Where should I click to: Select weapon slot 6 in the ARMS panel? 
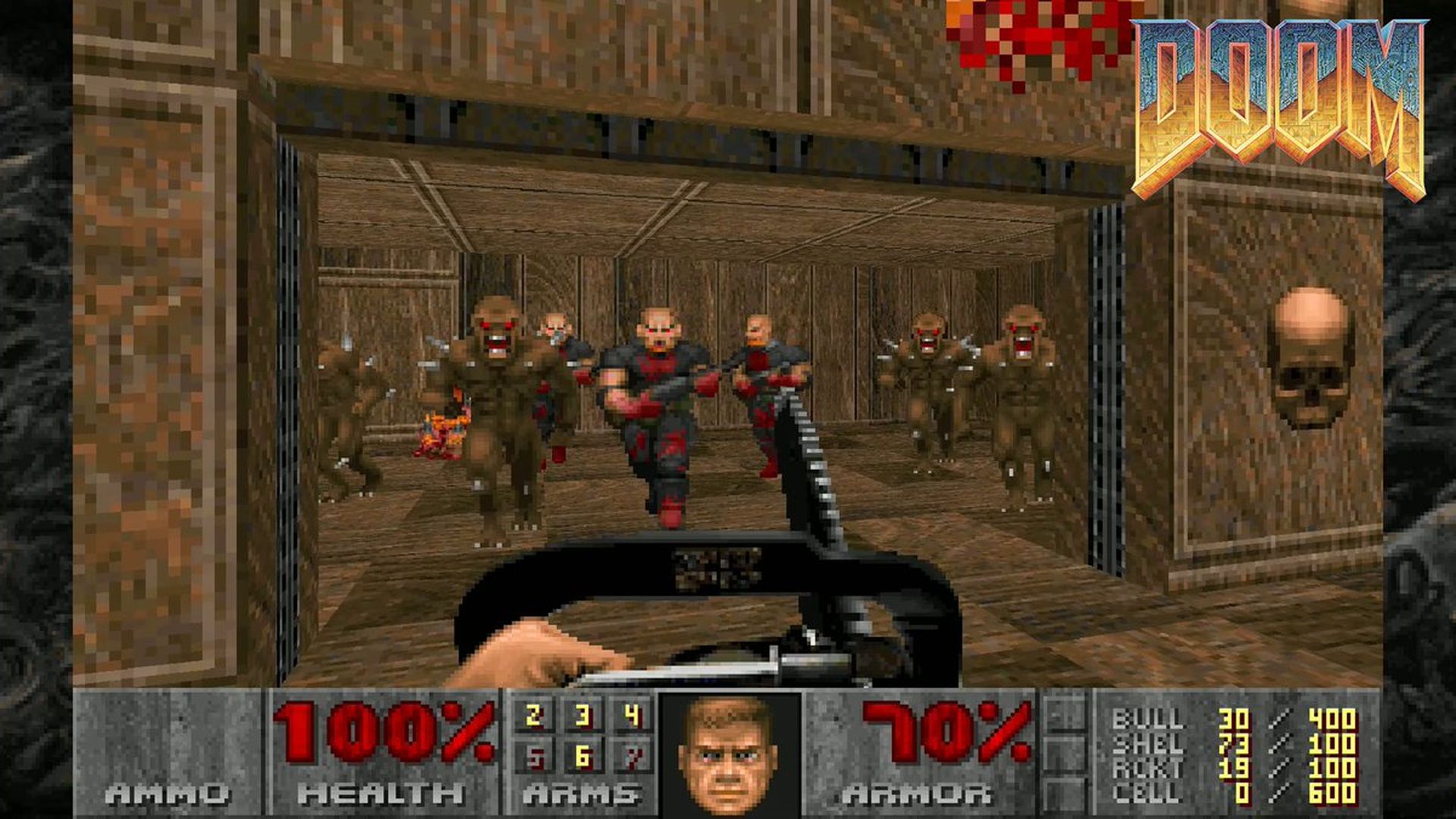pos(583,756)
